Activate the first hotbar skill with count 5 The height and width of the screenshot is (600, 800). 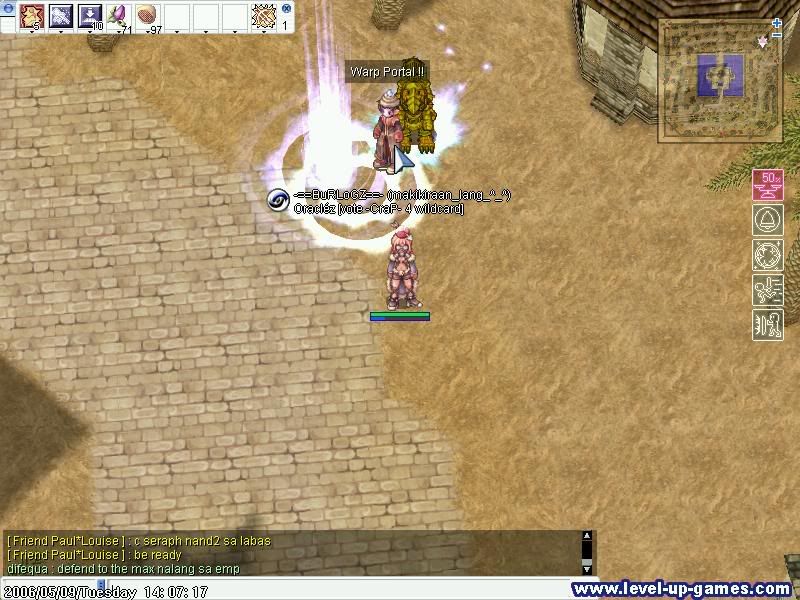pyautogui.click(x=33, y=16)
